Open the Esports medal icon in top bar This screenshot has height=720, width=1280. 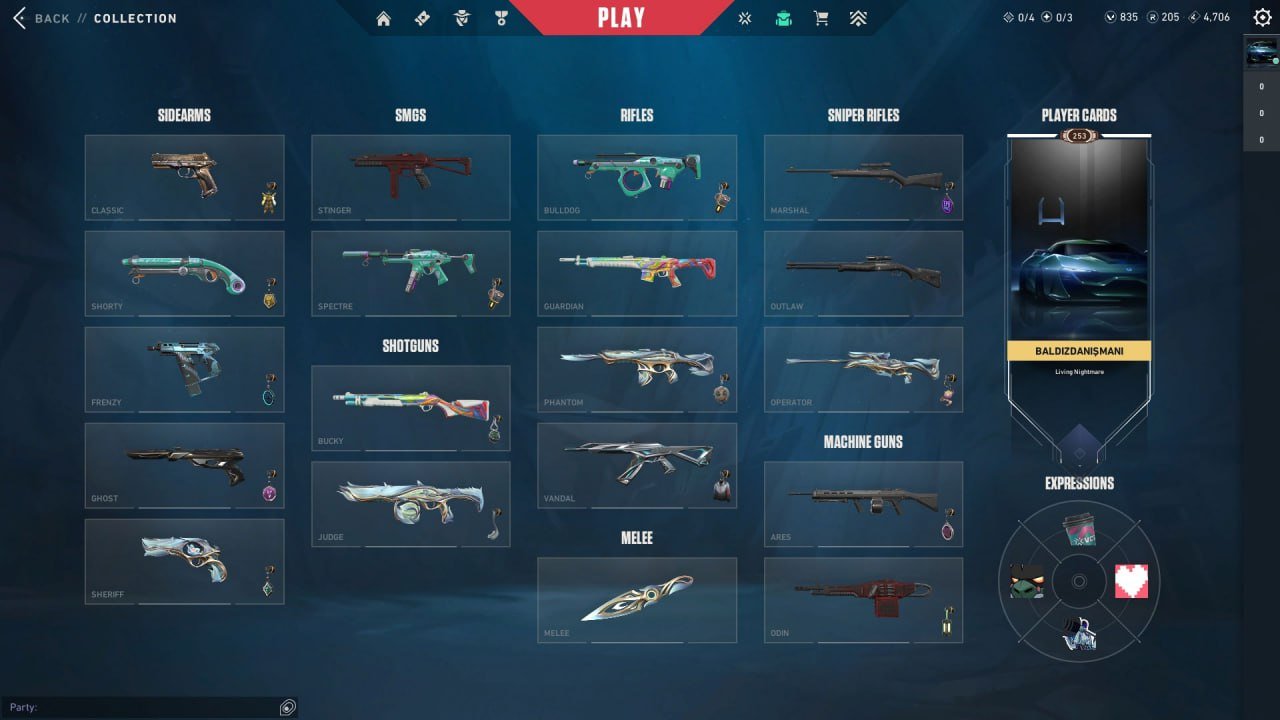[500, 18]
